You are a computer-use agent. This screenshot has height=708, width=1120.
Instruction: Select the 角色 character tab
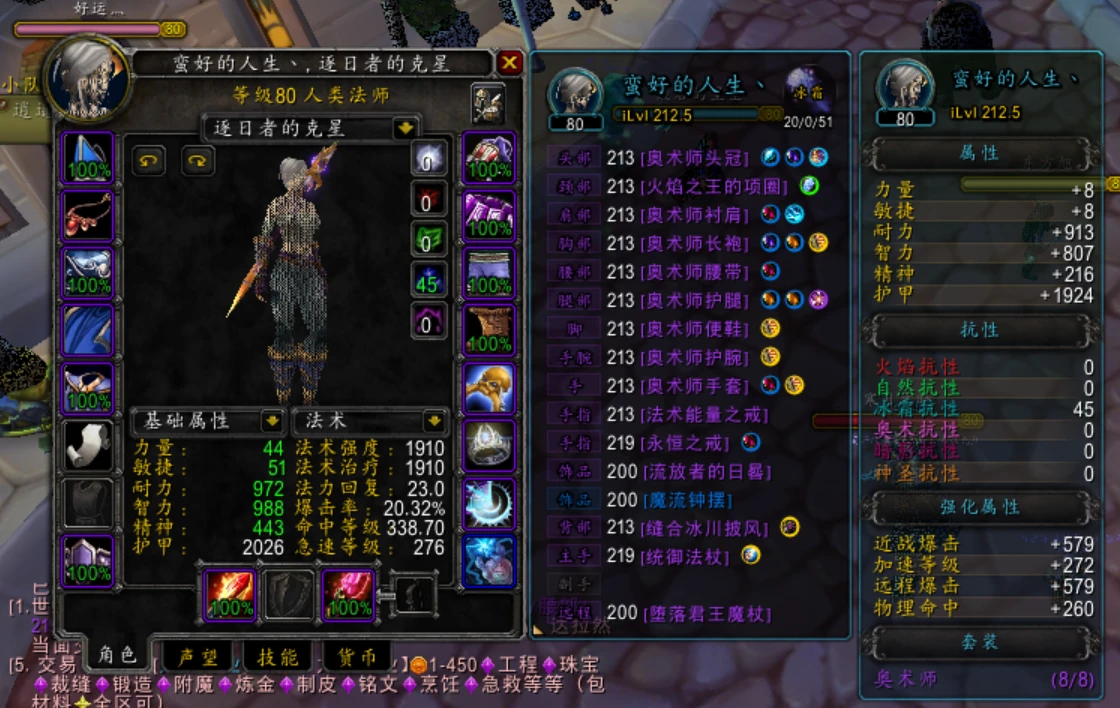[x=116, y=655]
